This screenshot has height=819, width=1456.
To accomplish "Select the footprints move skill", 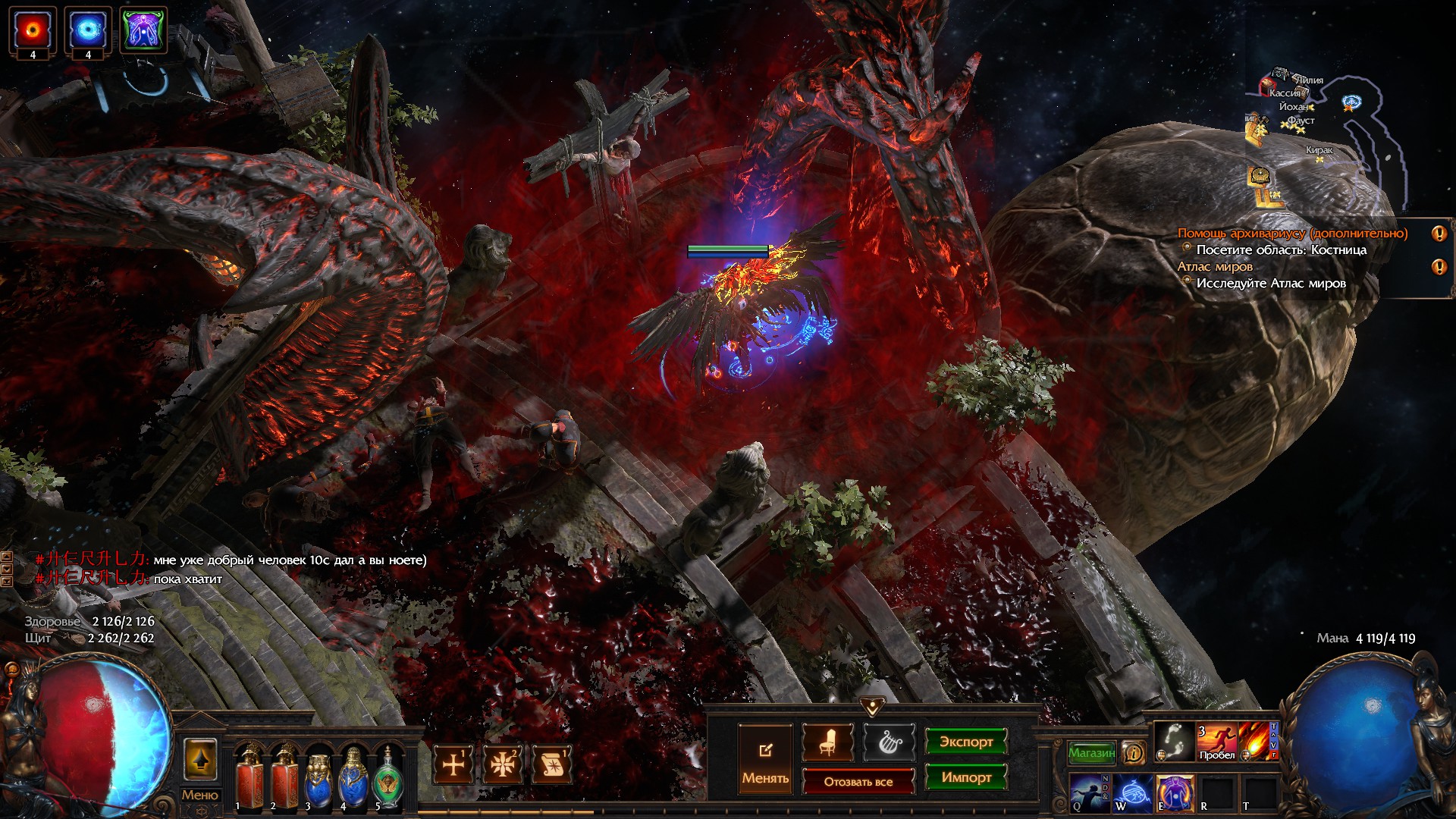I will (1174, 742).
